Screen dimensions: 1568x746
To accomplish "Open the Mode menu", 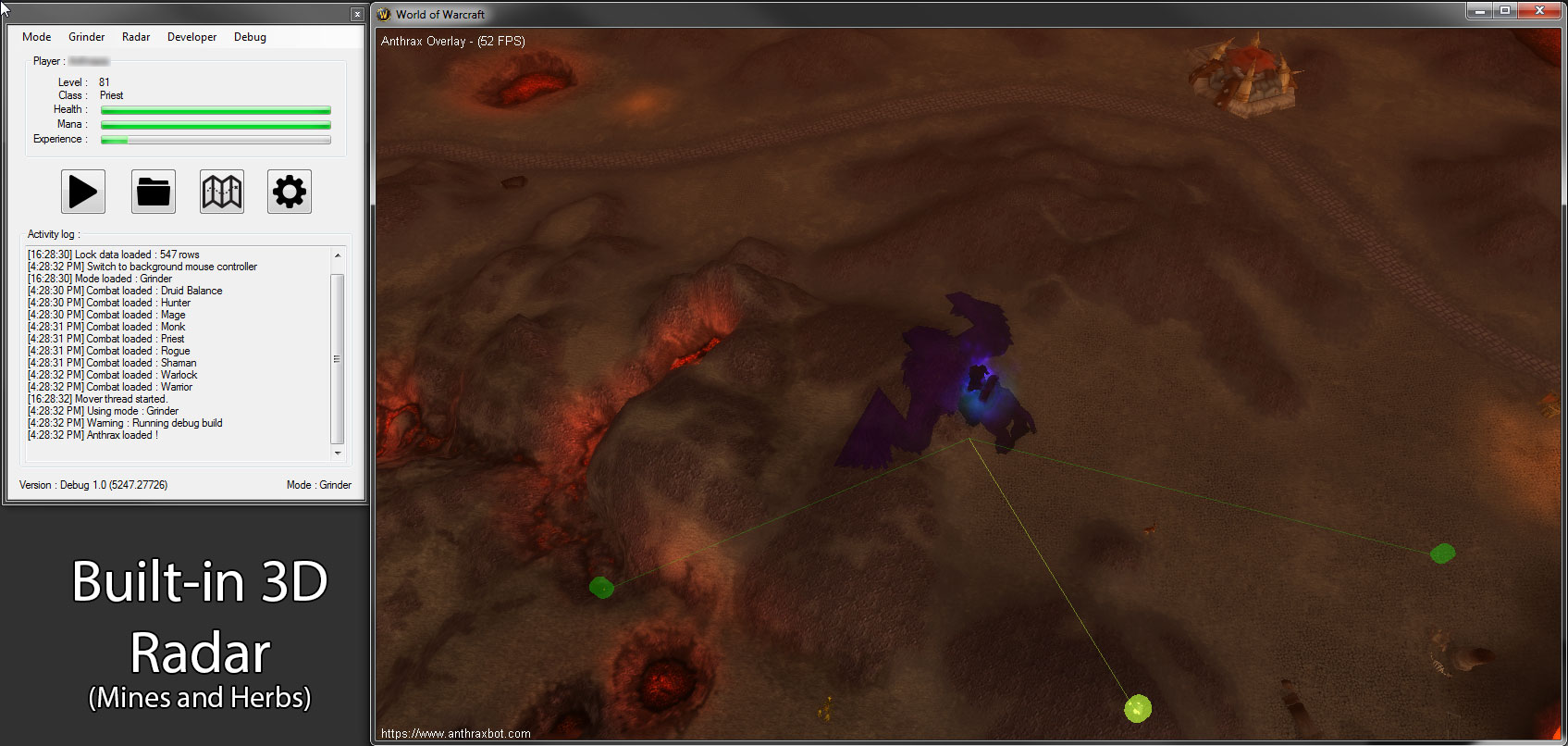I will point(37,37).
